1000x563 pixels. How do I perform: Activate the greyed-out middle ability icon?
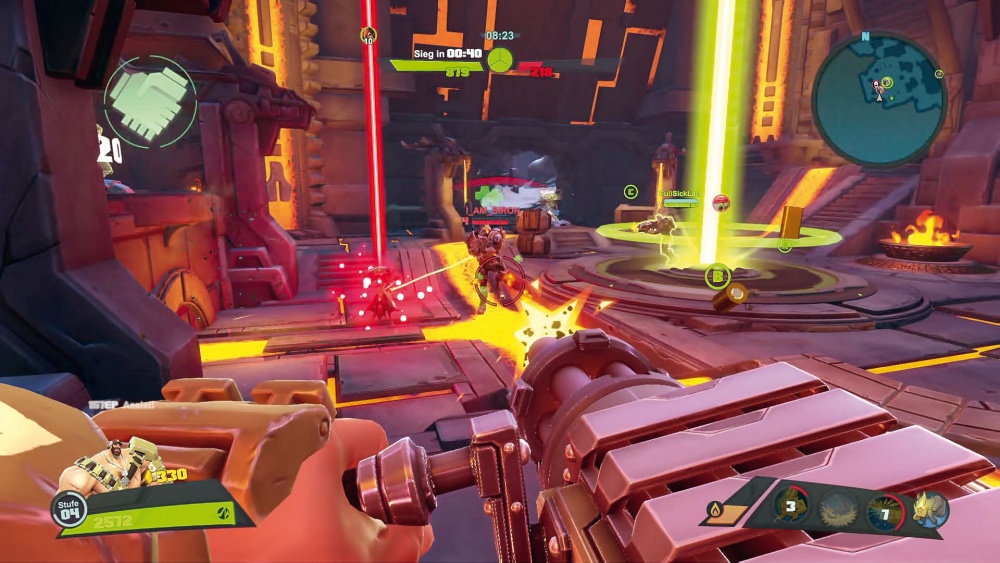[836, 510]
